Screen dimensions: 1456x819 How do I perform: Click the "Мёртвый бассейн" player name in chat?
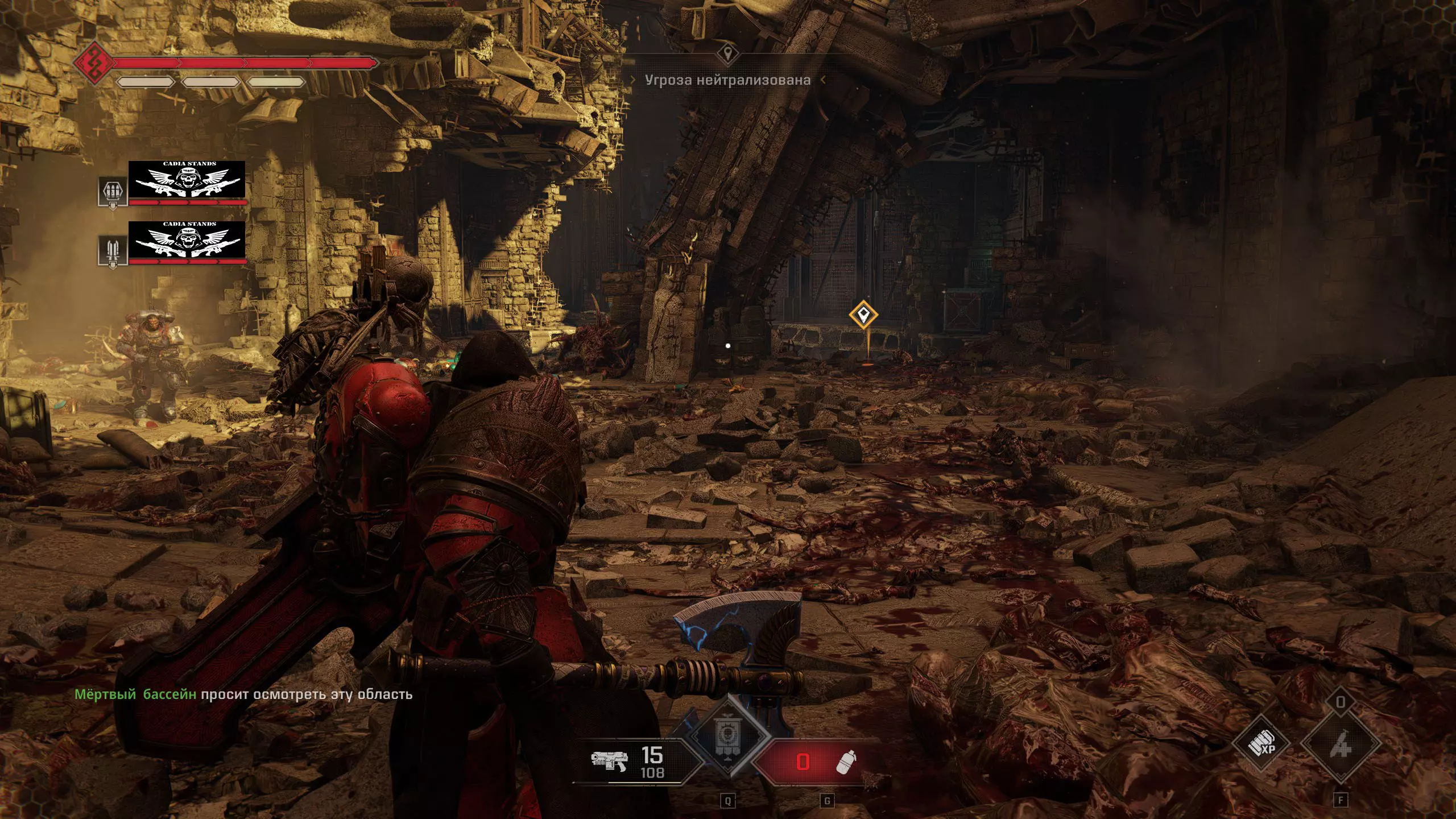(135, 694)
